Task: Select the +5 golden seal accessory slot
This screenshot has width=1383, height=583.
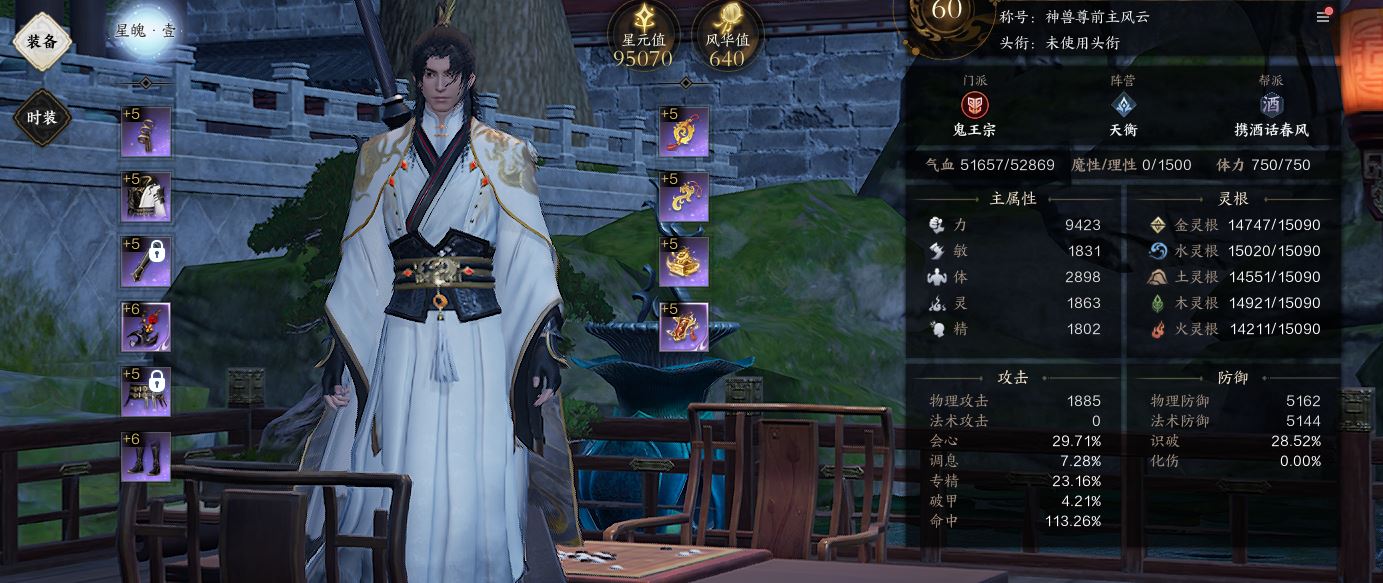Action: click(x=685, y=262)
